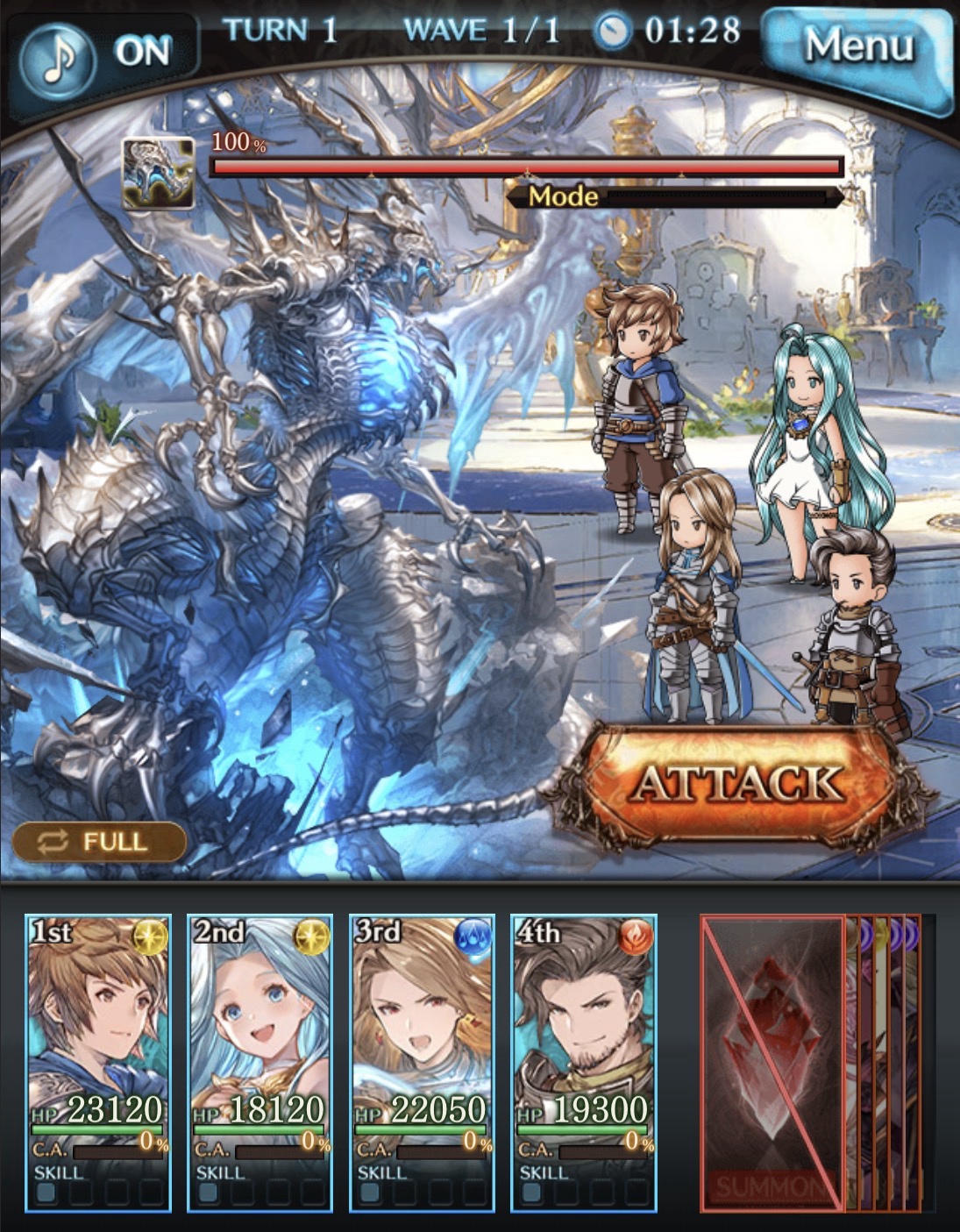Switch the FULL auto mode button
This screenshot has height=1232, width=960.
tap(99, 842)
